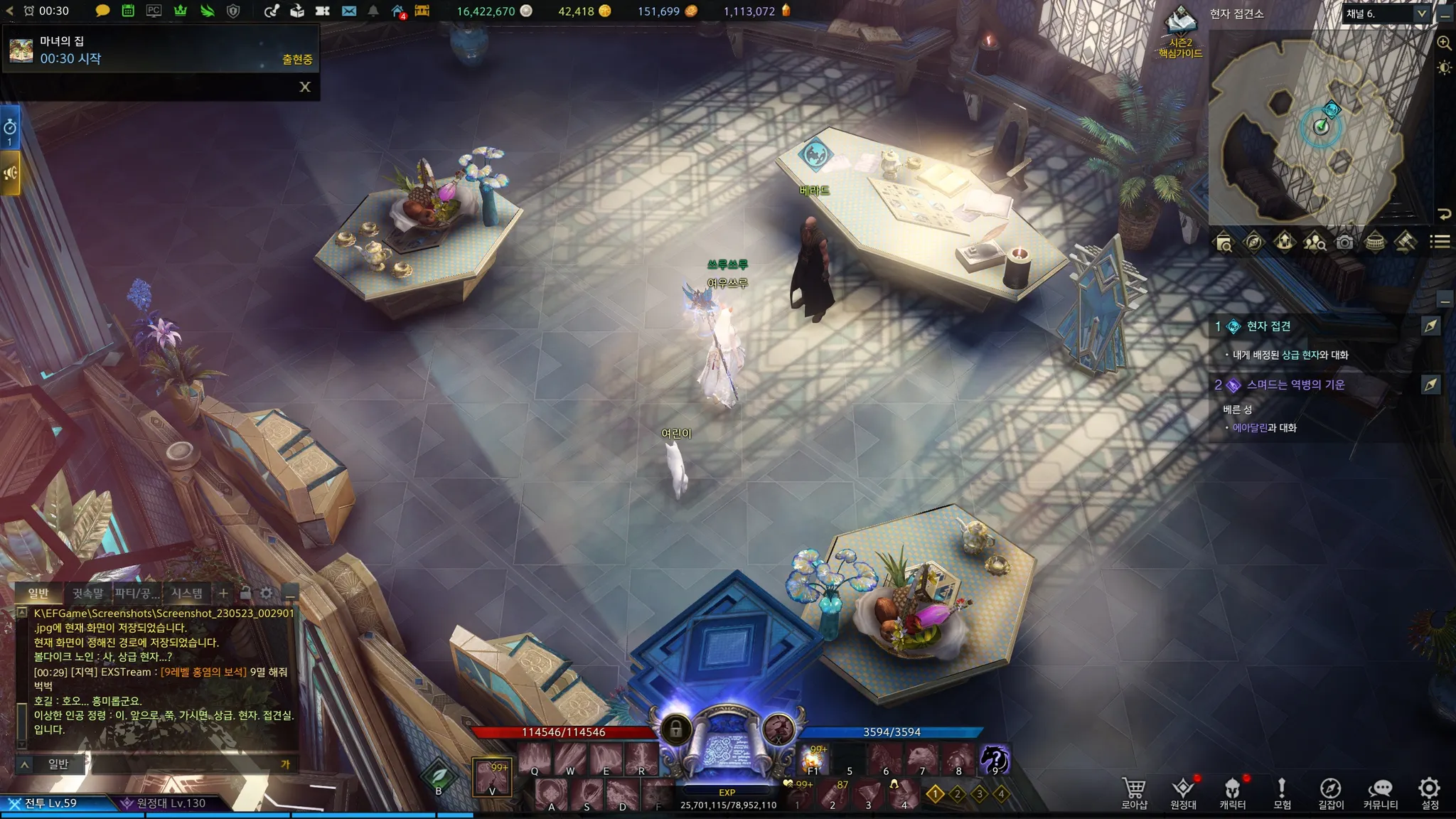The height and width of the screenshot is (819, 1456).
Task: Open the mail envelope icon
Action: (348, 11)
